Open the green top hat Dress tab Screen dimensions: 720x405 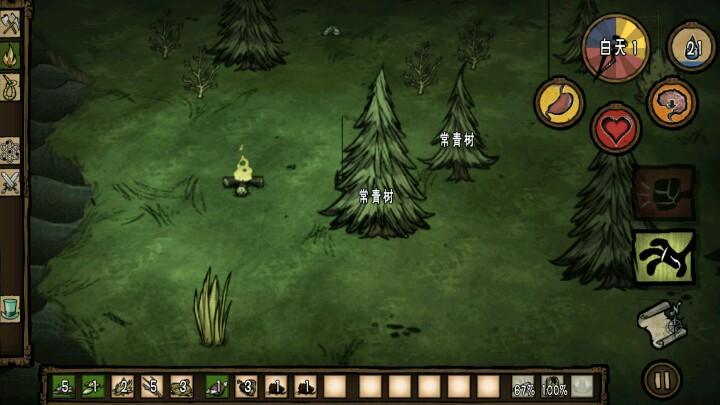pyautogui.click(x=12, y=305)
